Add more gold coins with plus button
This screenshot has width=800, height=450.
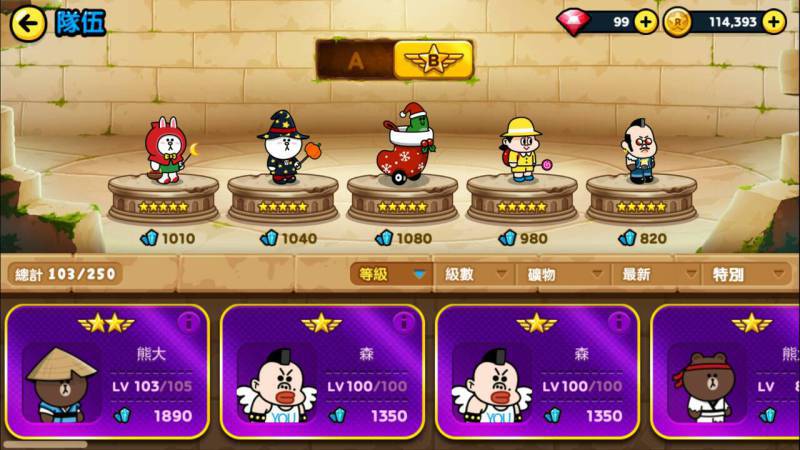click(x=773, y=21)
